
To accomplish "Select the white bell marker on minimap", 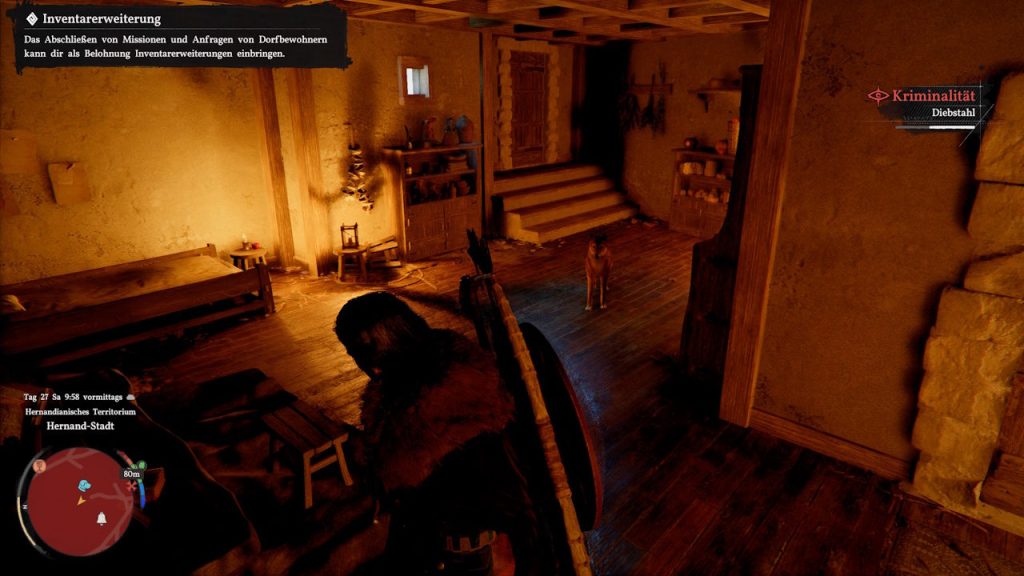I will 101,517.
